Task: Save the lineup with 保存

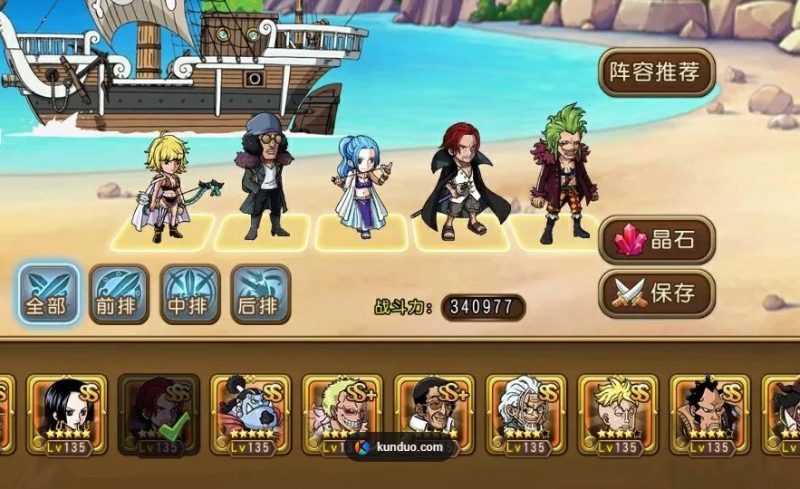Action: pyautogui.click(x=658, y=293)
